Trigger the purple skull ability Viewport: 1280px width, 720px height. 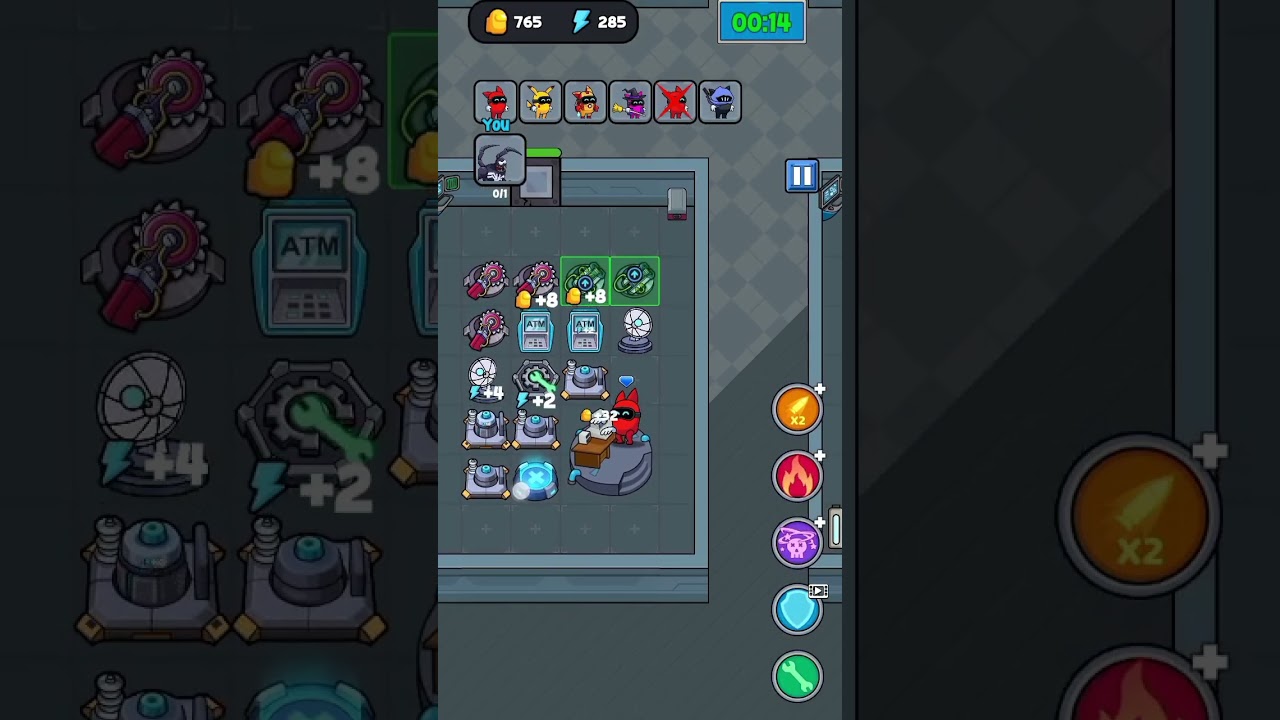pyautogui.click(x=797, y=543)
